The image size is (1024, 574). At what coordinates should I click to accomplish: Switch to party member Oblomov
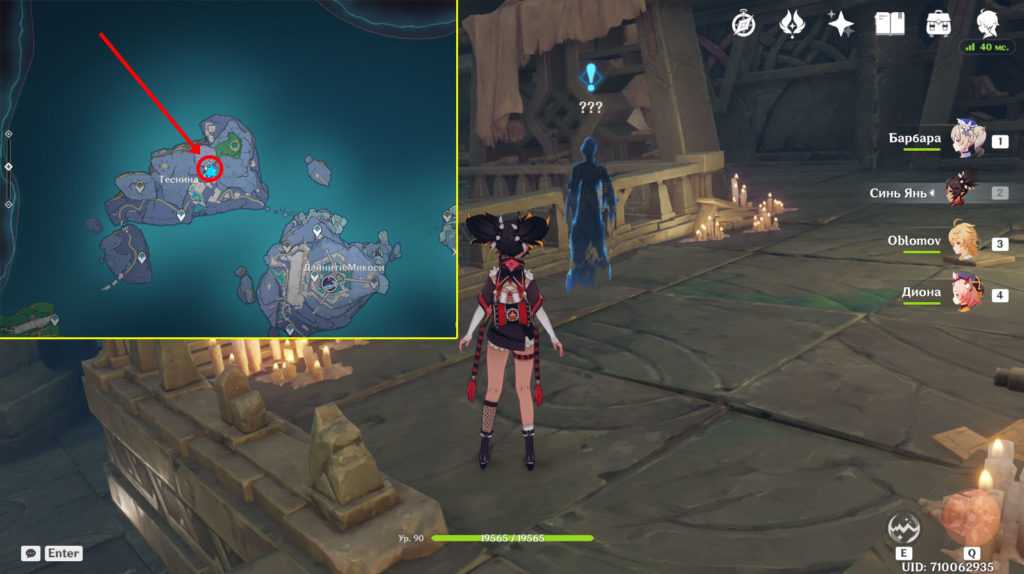965,243
